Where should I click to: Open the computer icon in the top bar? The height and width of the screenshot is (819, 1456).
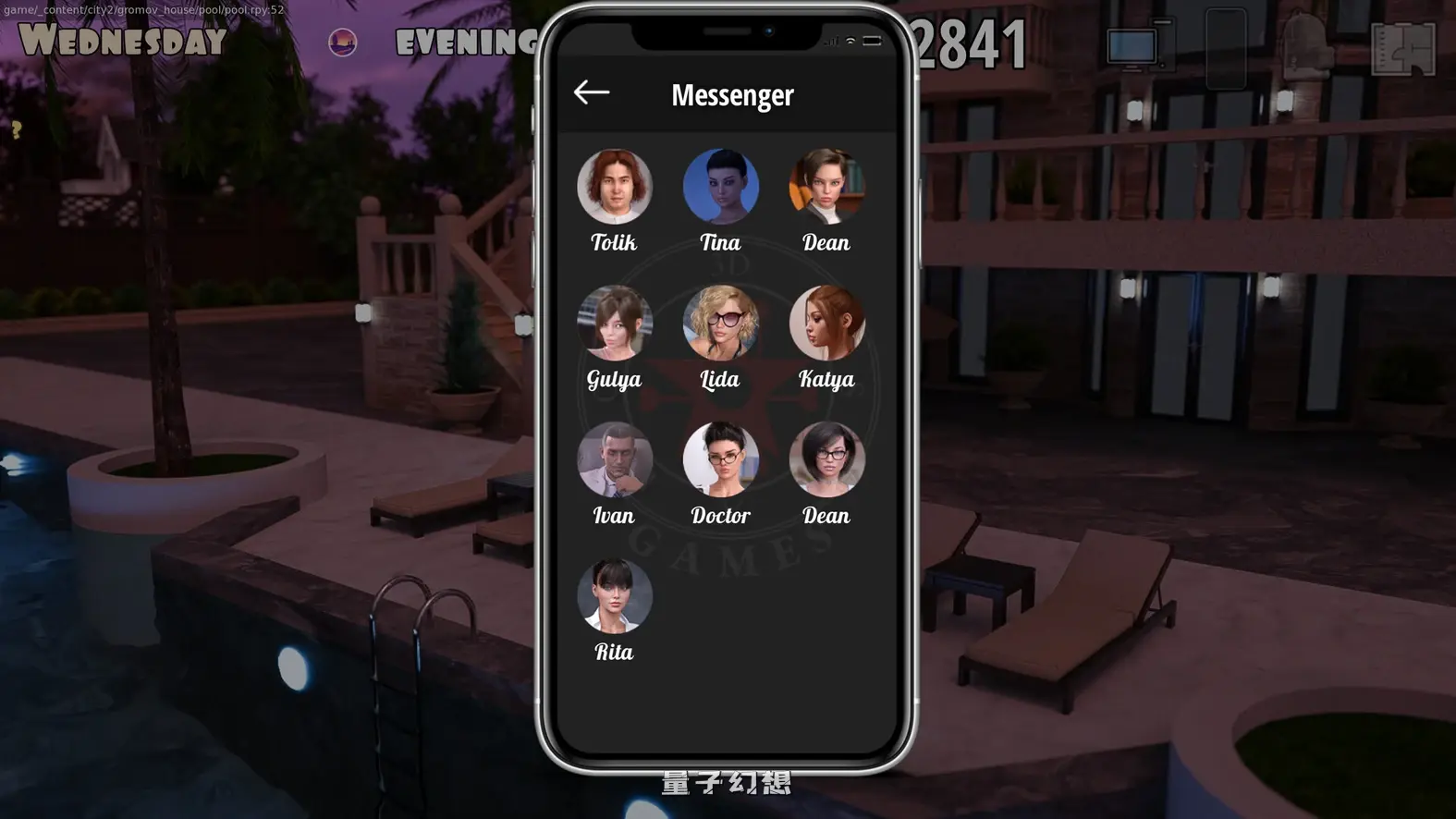point(1137,46)
